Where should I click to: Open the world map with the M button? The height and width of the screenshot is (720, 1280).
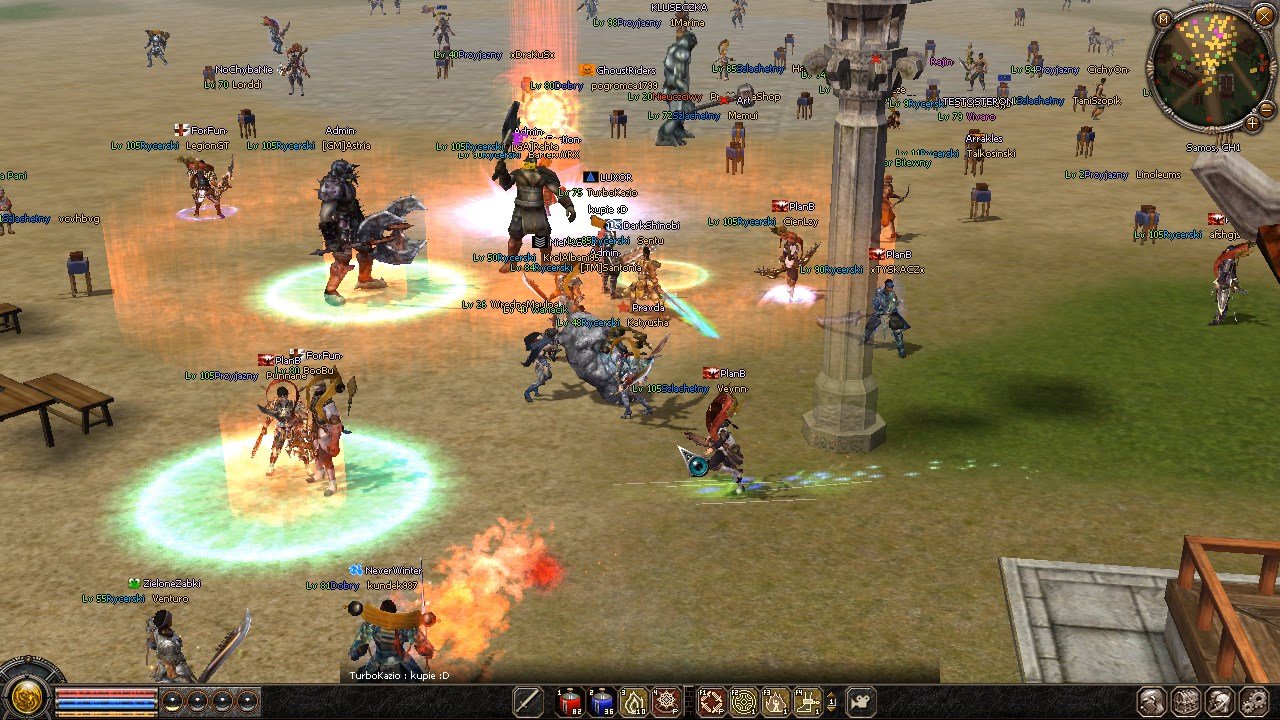[x=1162, y=19]
